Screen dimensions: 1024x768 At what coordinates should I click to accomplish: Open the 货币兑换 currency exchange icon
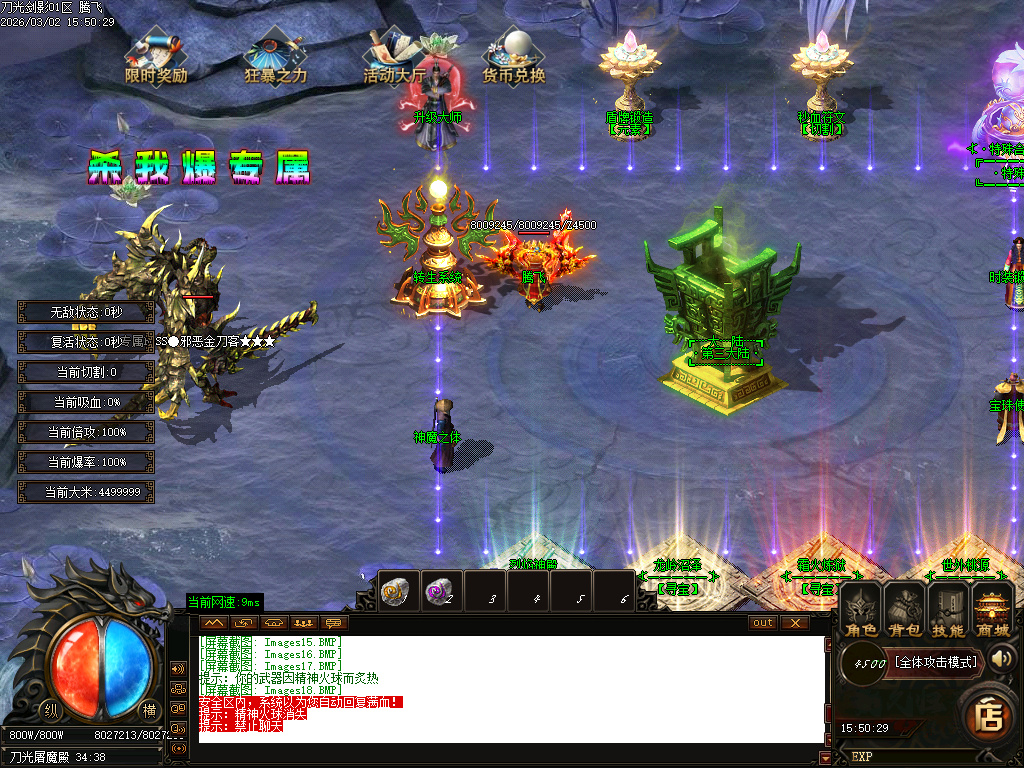pos(514,59)
